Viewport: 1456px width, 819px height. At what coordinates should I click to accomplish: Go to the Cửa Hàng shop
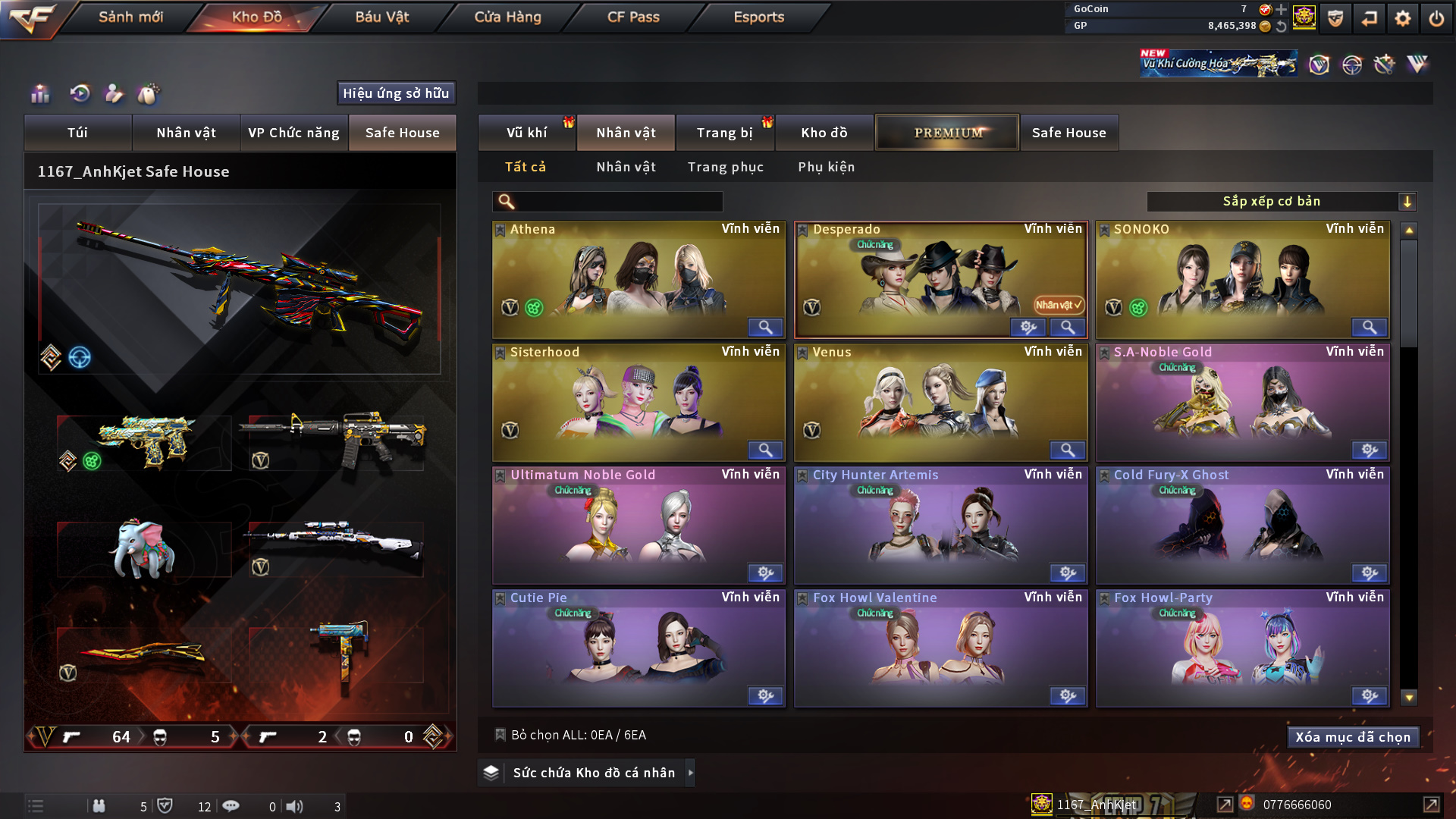click(507, 17)
